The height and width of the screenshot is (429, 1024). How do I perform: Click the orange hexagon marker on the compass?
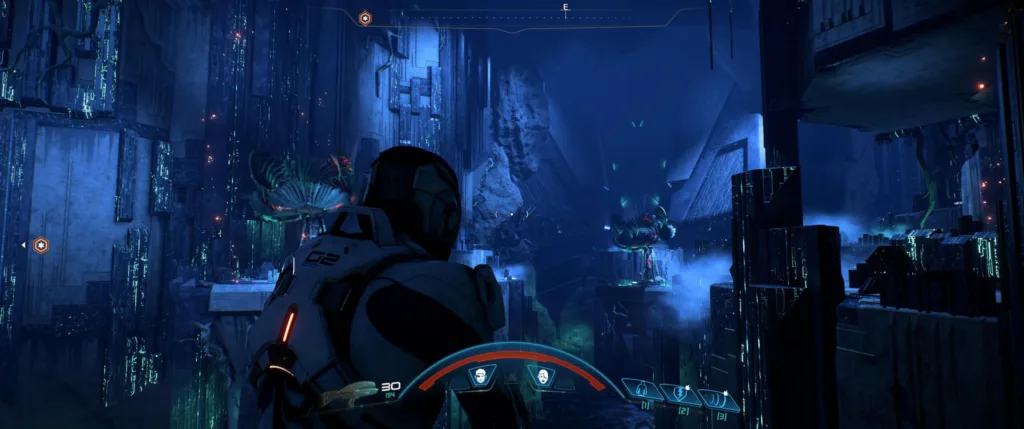coord(365,18)
